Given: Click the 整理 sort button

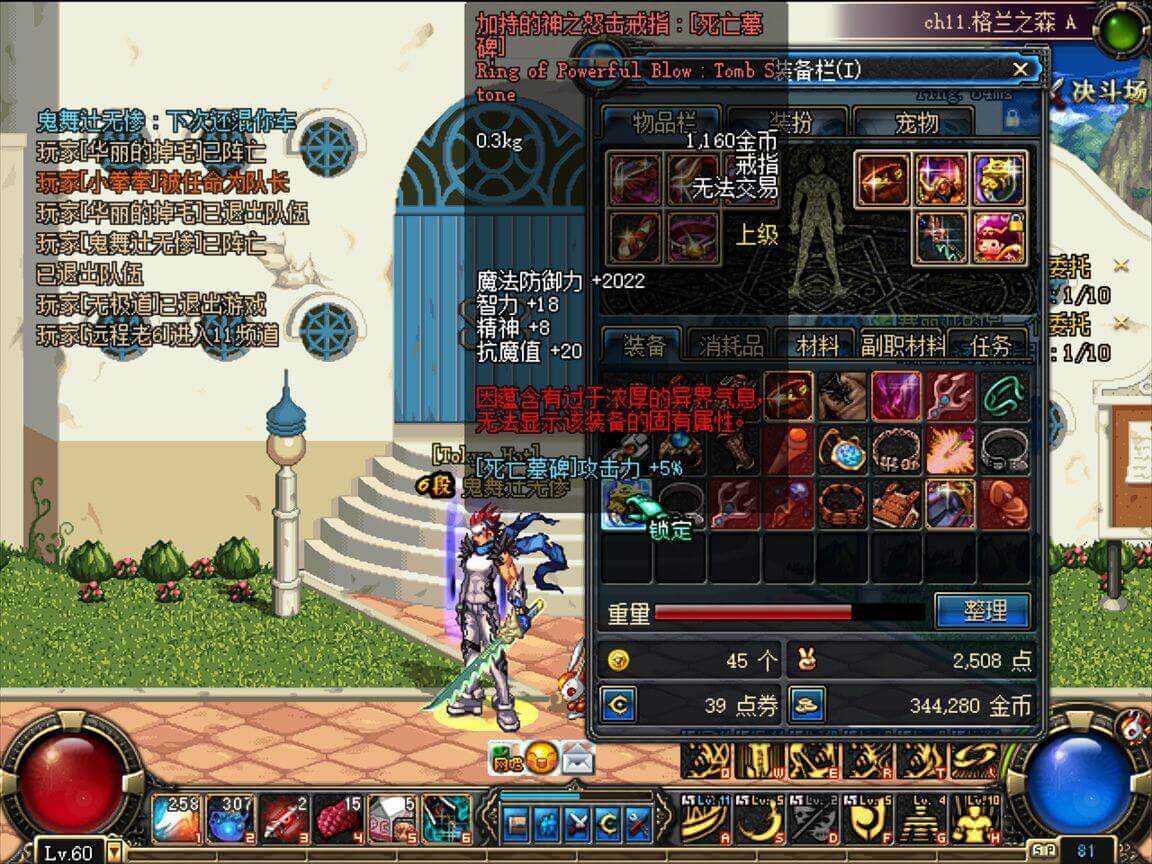Looking at the screenshot, I should (x=982, y=611).
